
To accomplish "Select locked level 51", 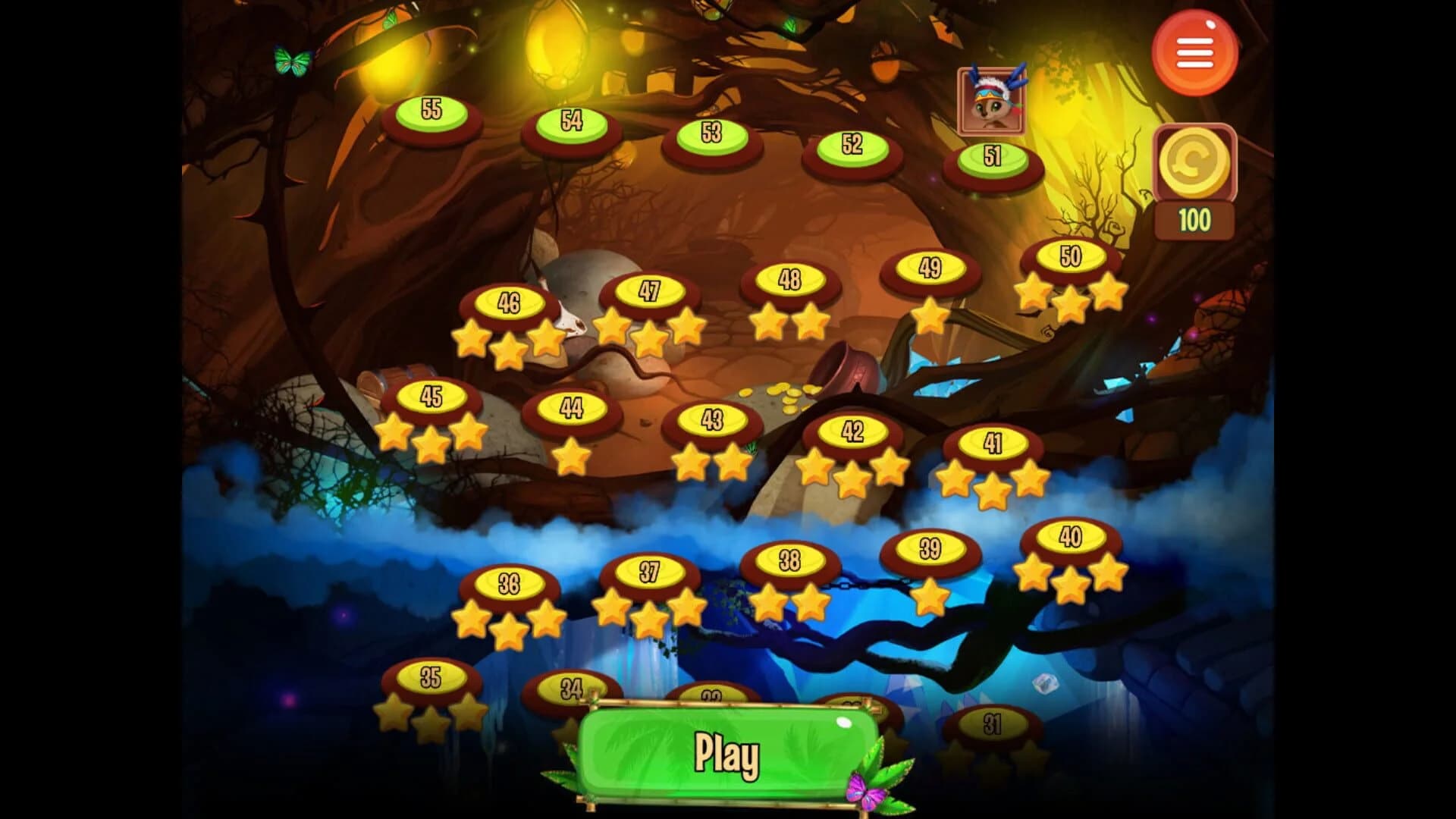I will pos(991,157).
